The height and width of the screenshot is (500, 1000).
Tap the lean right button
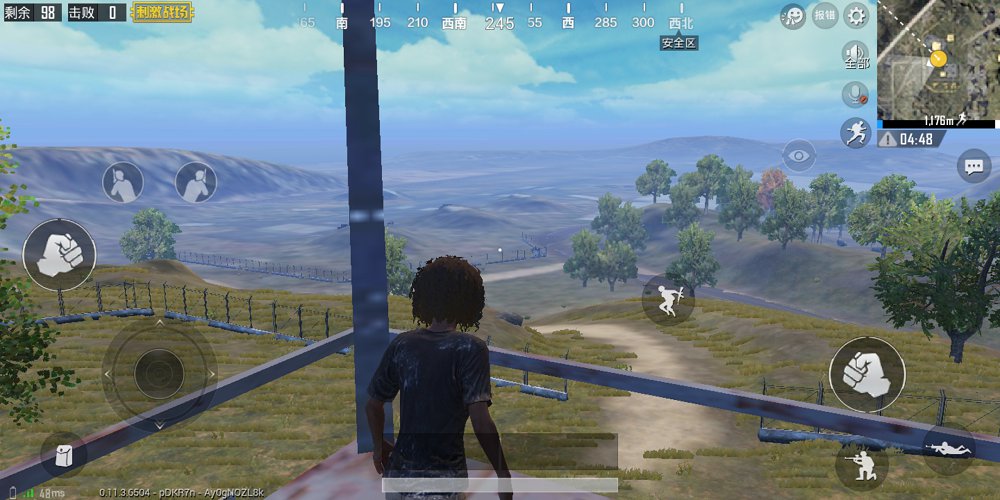196,182
